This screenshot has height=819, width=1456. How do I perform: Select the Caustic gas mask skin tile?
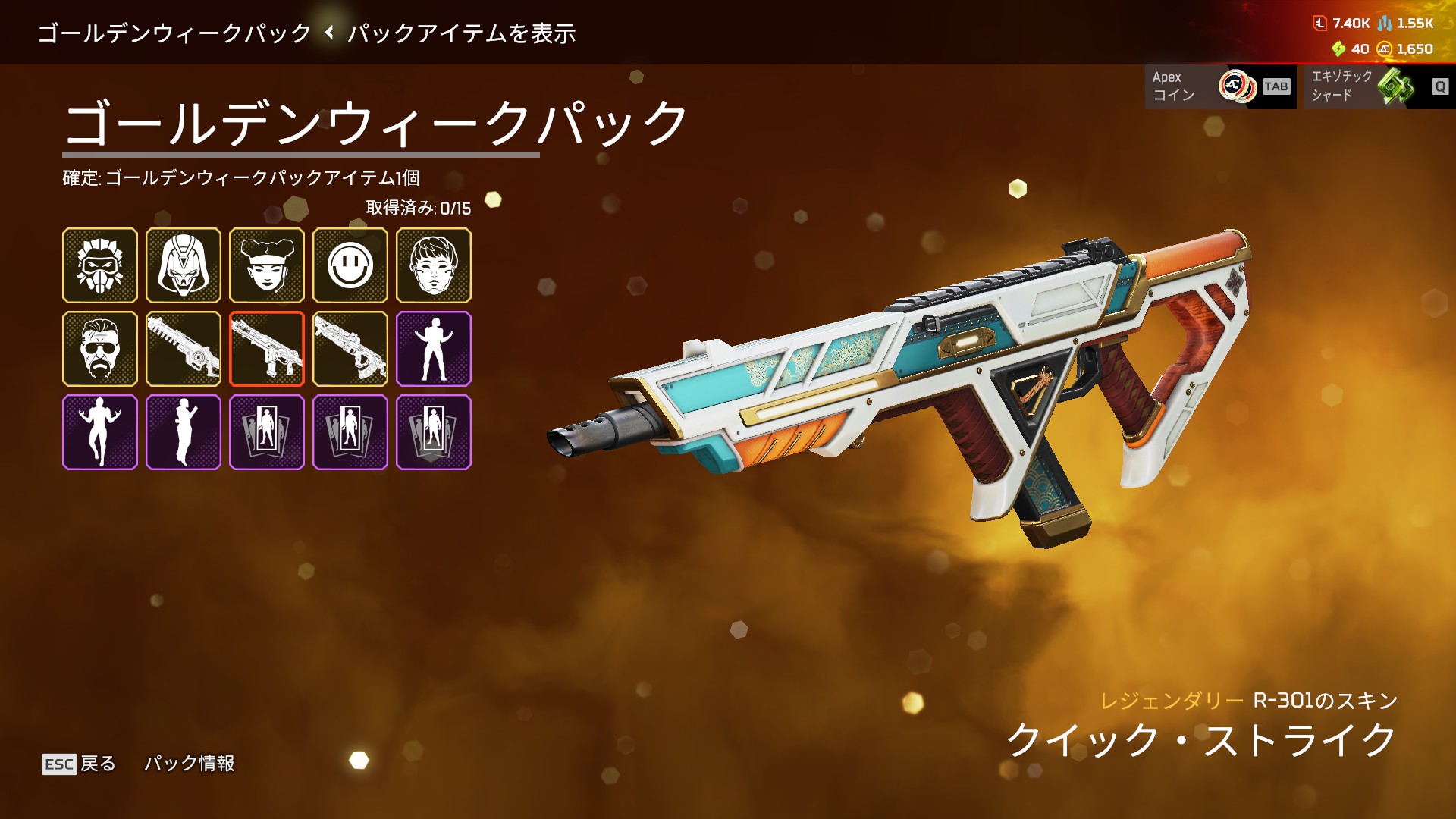pos(100,265)
